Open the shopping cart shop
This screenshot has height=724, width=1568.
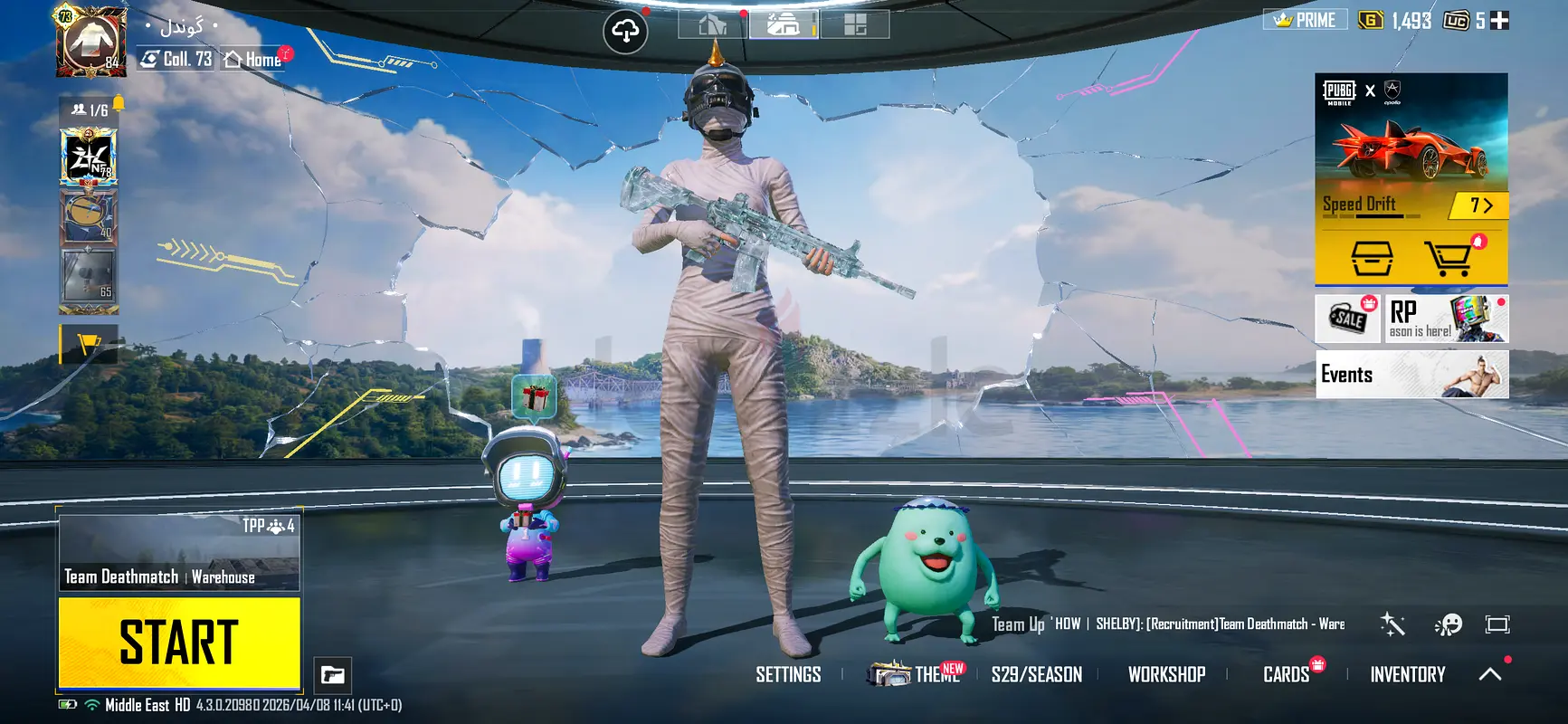click(1449, 259)
